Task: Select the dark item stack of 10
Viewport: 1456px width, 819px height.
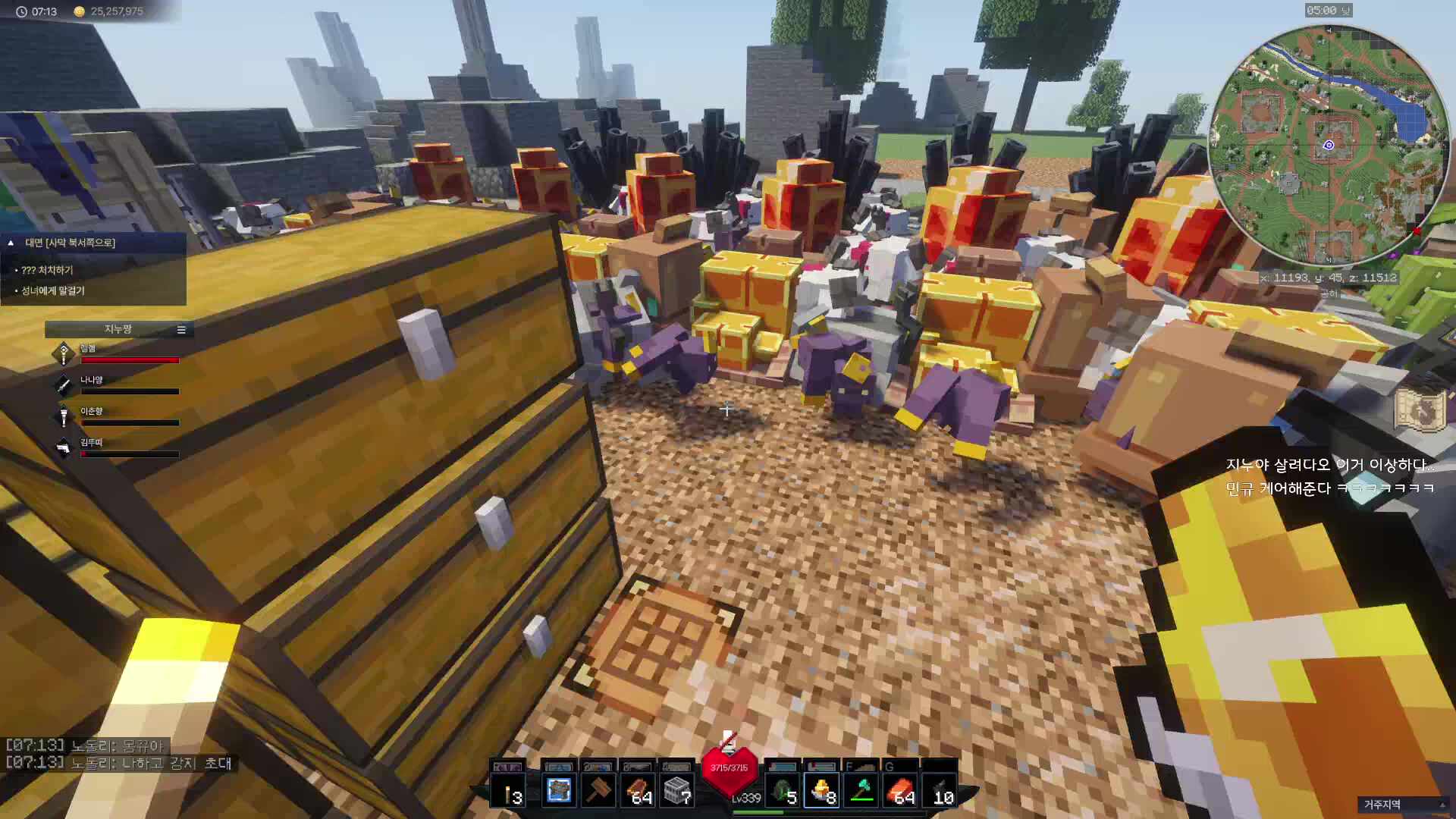Action: tap(940, 791)
